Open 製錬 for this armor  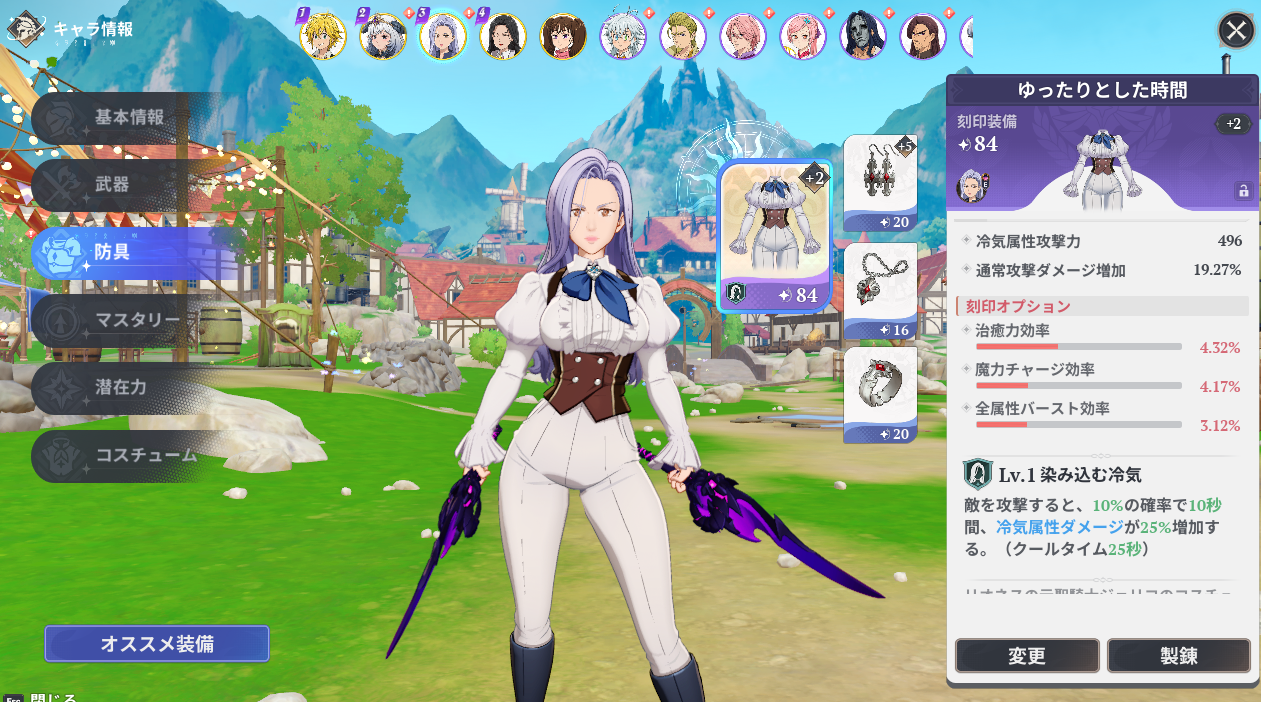1178,656
